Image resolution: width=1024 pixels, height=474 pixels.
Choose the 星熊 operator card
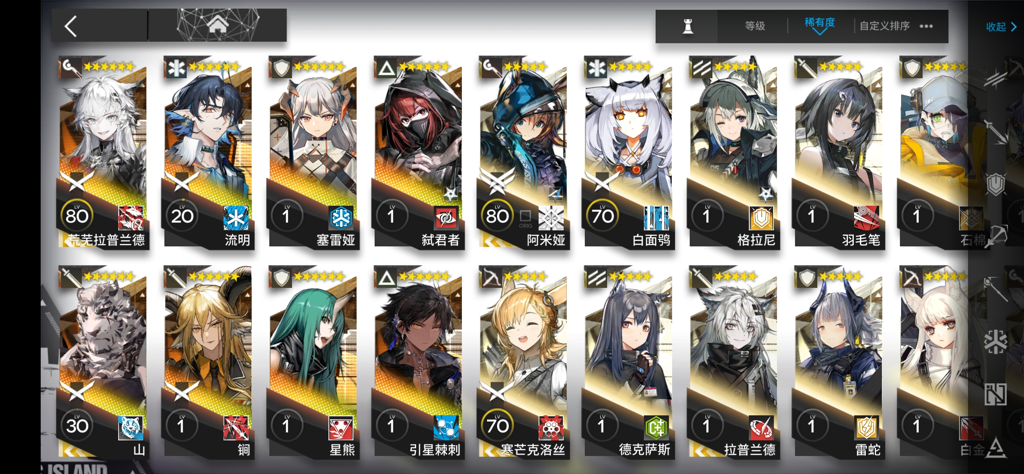tap(312, 360)
